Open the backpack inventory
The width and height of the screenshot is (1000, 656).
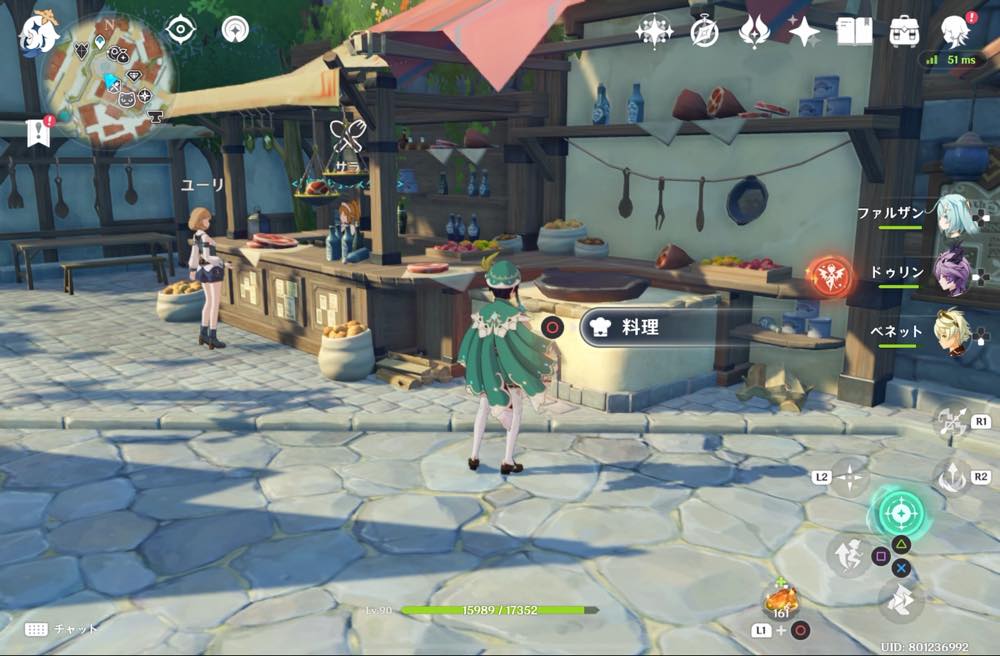903,31
